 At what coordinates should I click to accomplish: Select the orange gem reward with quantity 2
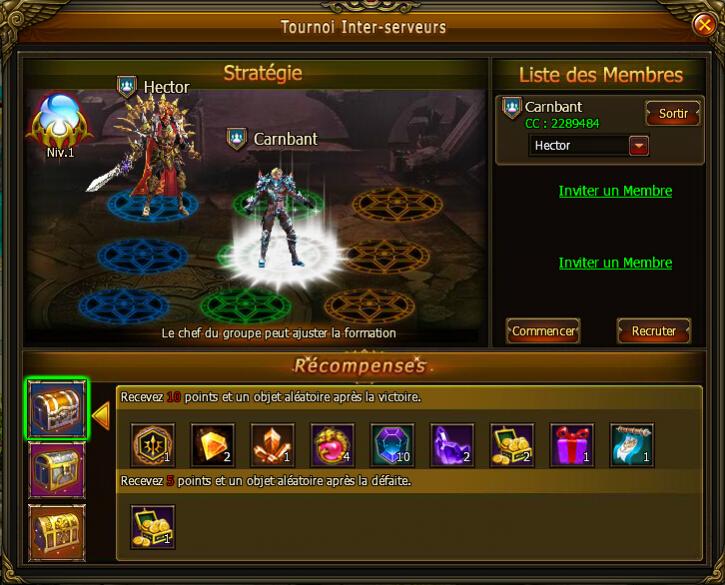[x=213, y=445]
